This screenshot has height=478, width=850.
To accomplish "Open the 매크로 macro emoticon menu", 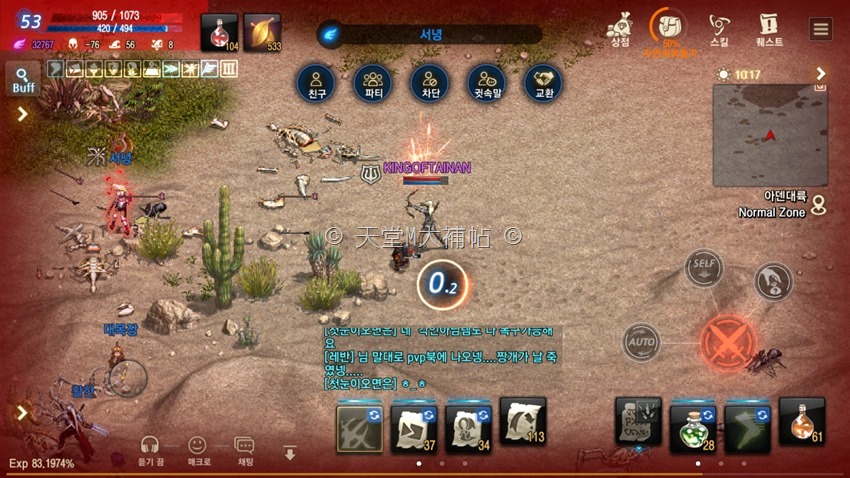I will (197, 450).
